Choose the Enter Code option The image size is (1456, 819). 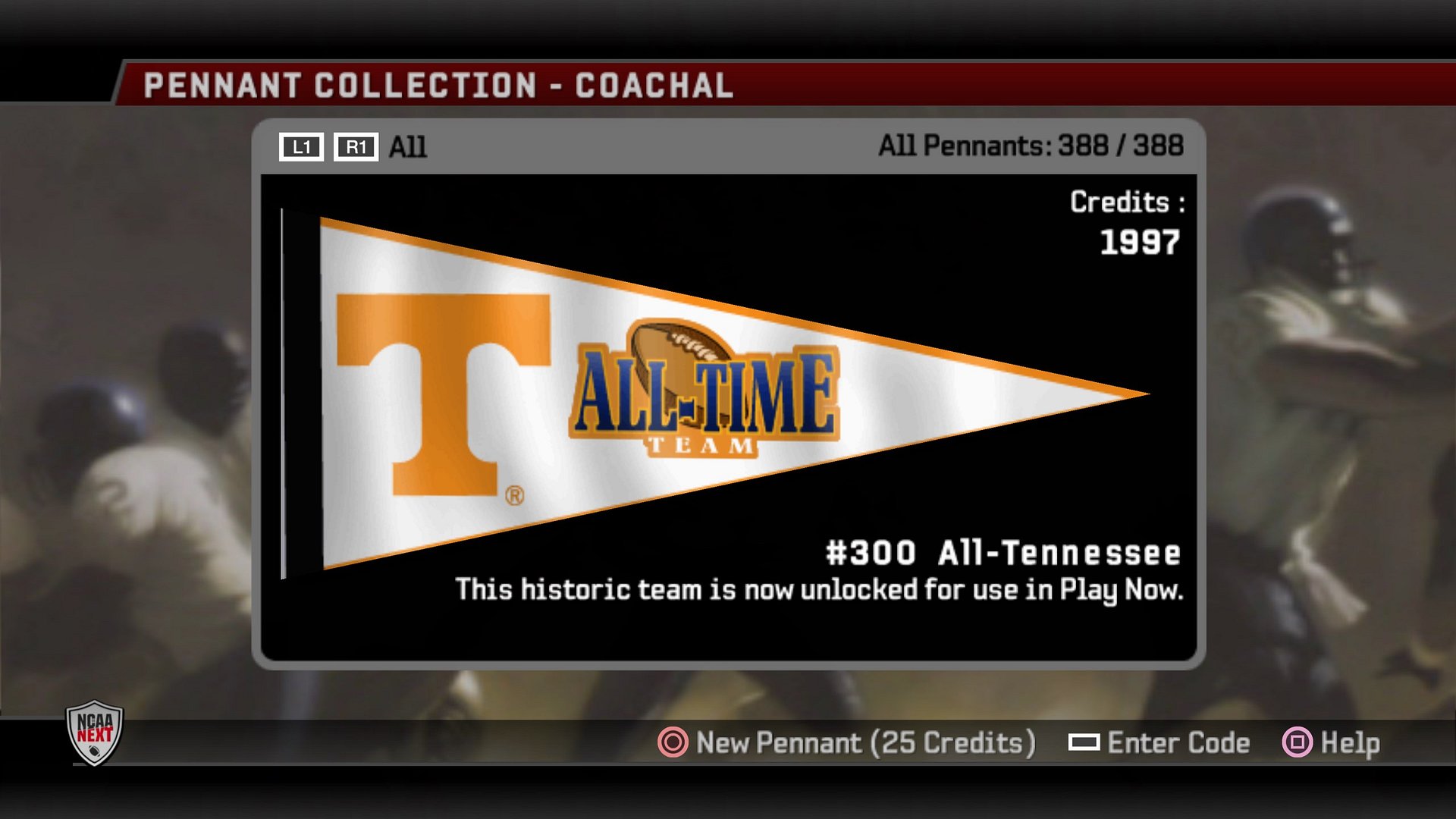[1159, 742]
